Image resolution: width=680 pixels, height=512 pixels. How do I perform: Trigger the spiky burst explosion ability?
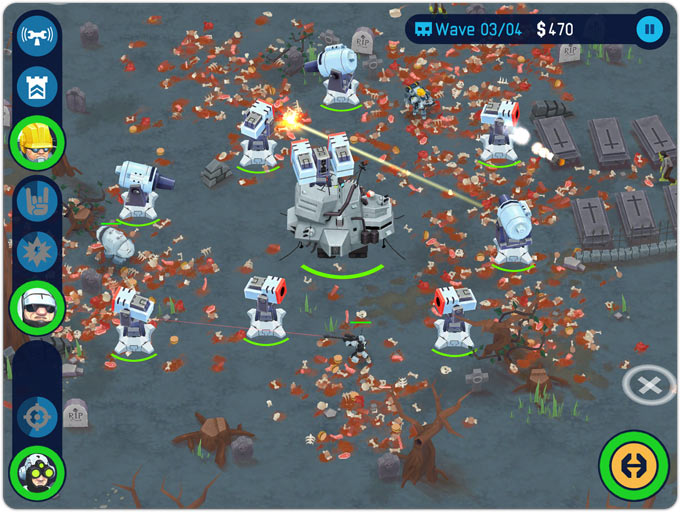tap(37, 250)
